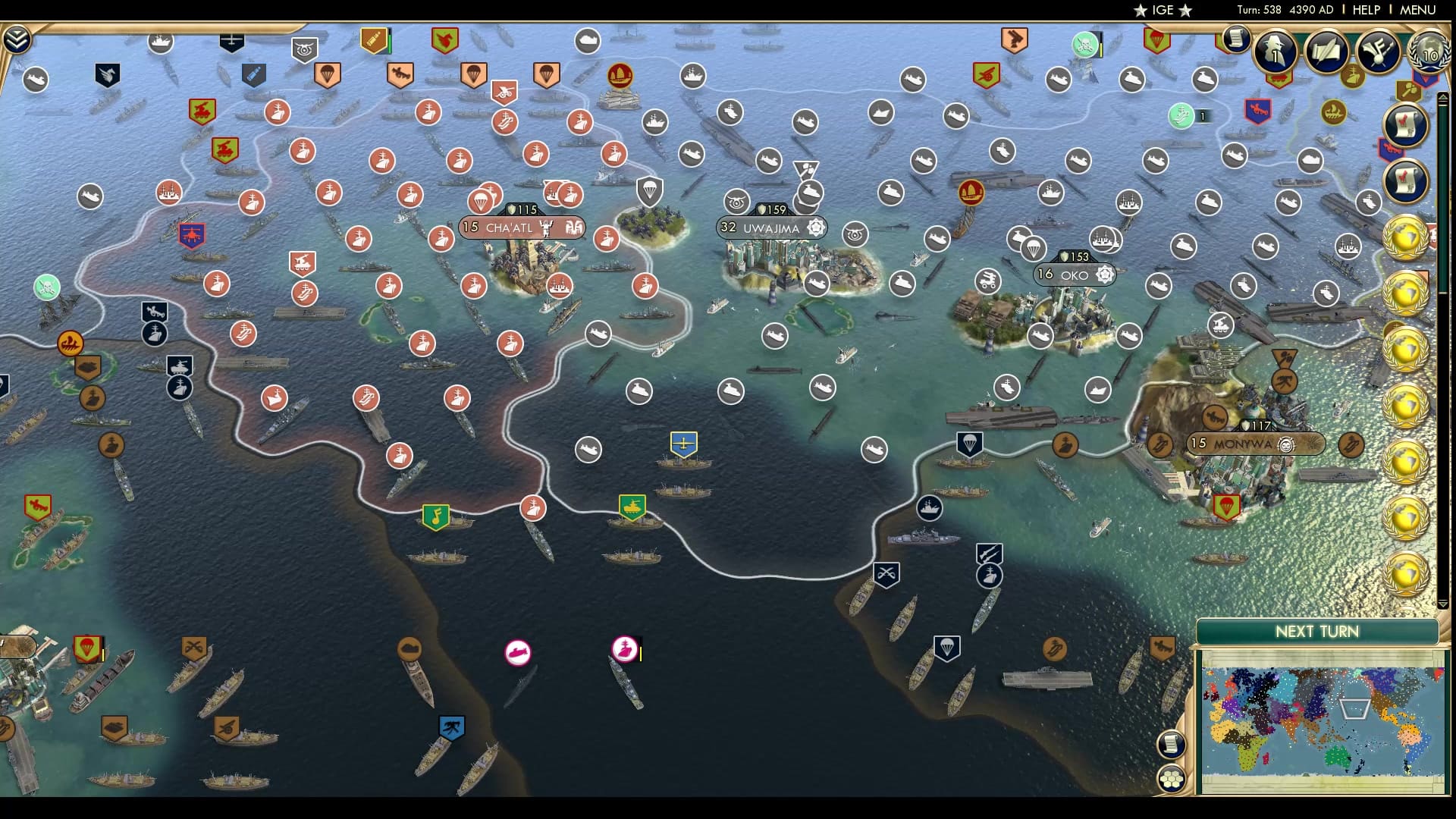Screen dimensions: 1456x819
Task: Click the topmost gold laurel notification on right edge
Action: 1405,235
